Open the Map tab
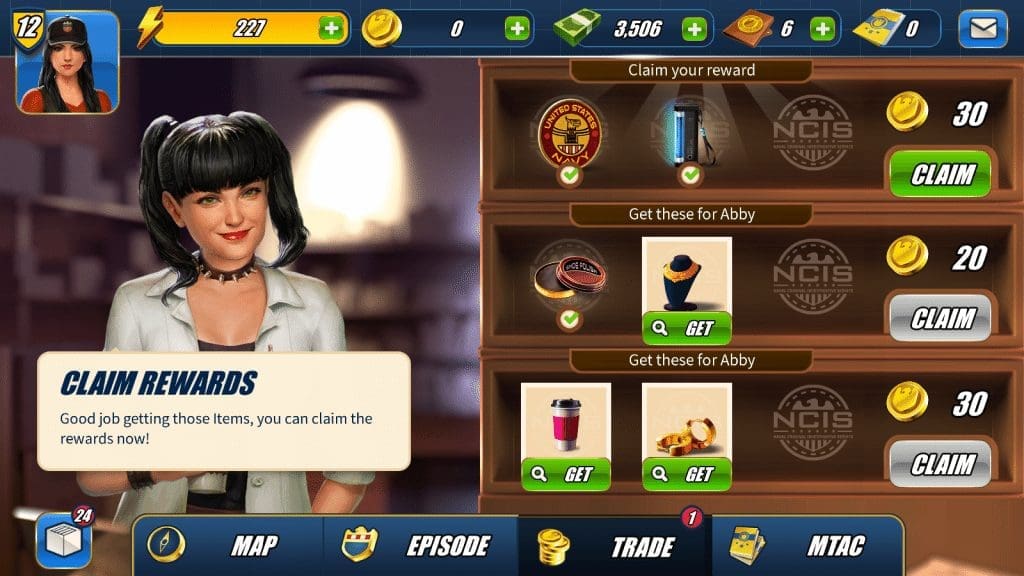The width and height of the screenshot is (1024, 576). [x=228, y=546]
